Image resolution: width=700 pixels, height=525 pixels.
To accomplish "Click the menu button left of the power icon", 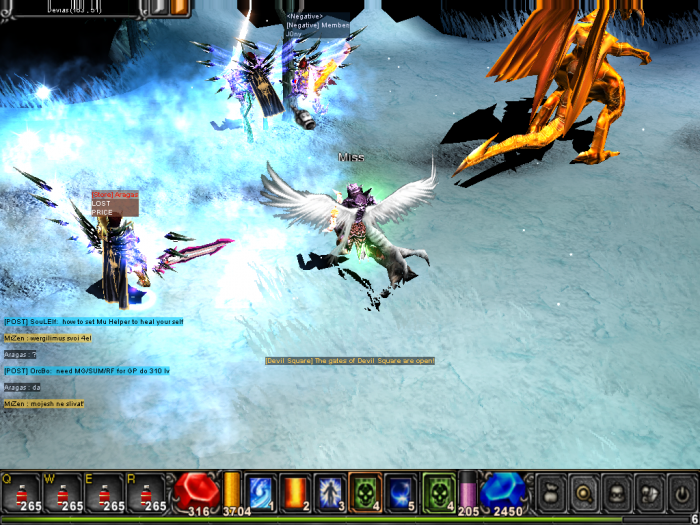I will click(650, 492).
